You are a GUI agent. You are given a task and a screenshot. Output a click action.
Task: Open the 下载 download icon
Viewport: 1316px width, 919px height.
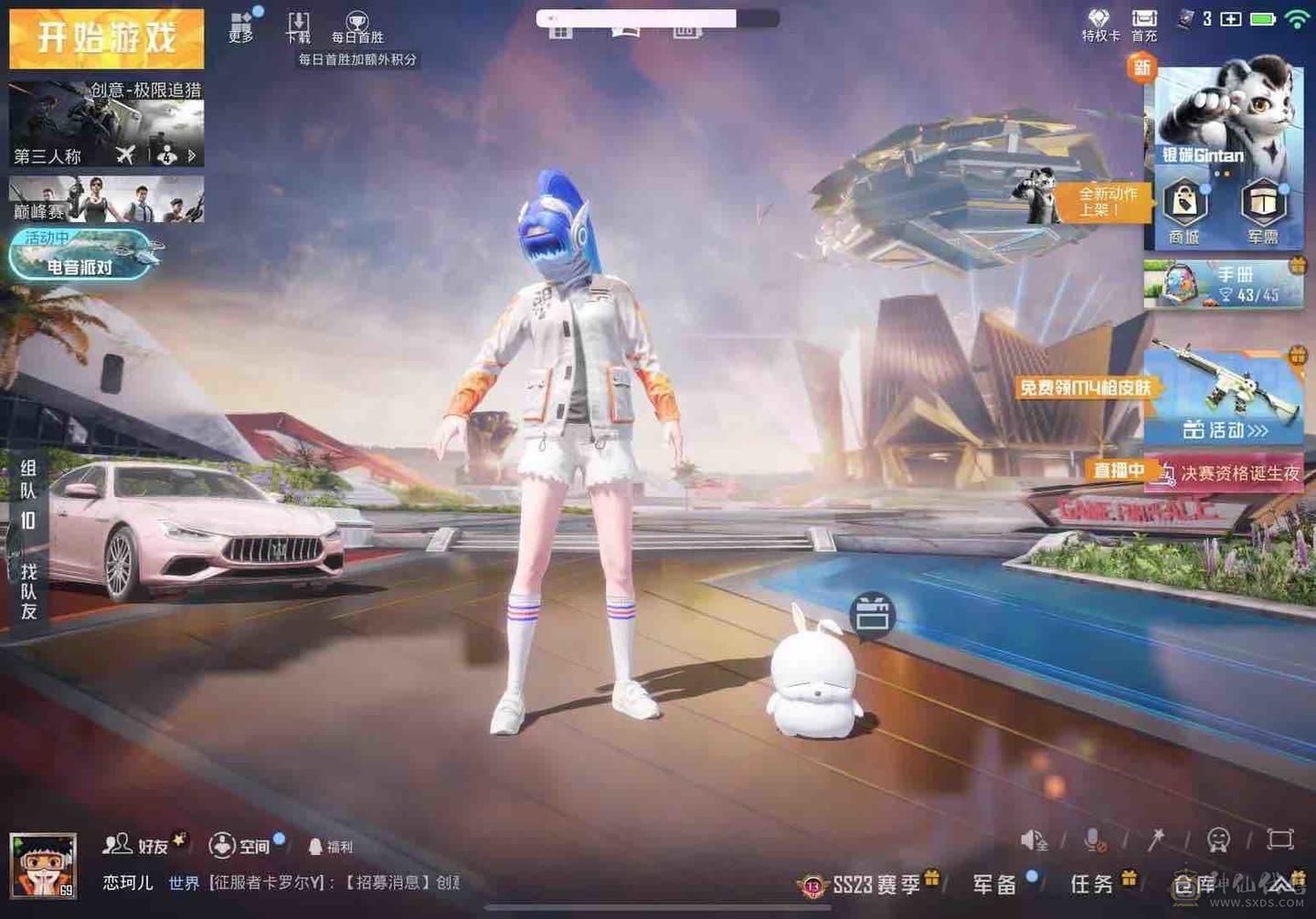click(x=295, y=23)
